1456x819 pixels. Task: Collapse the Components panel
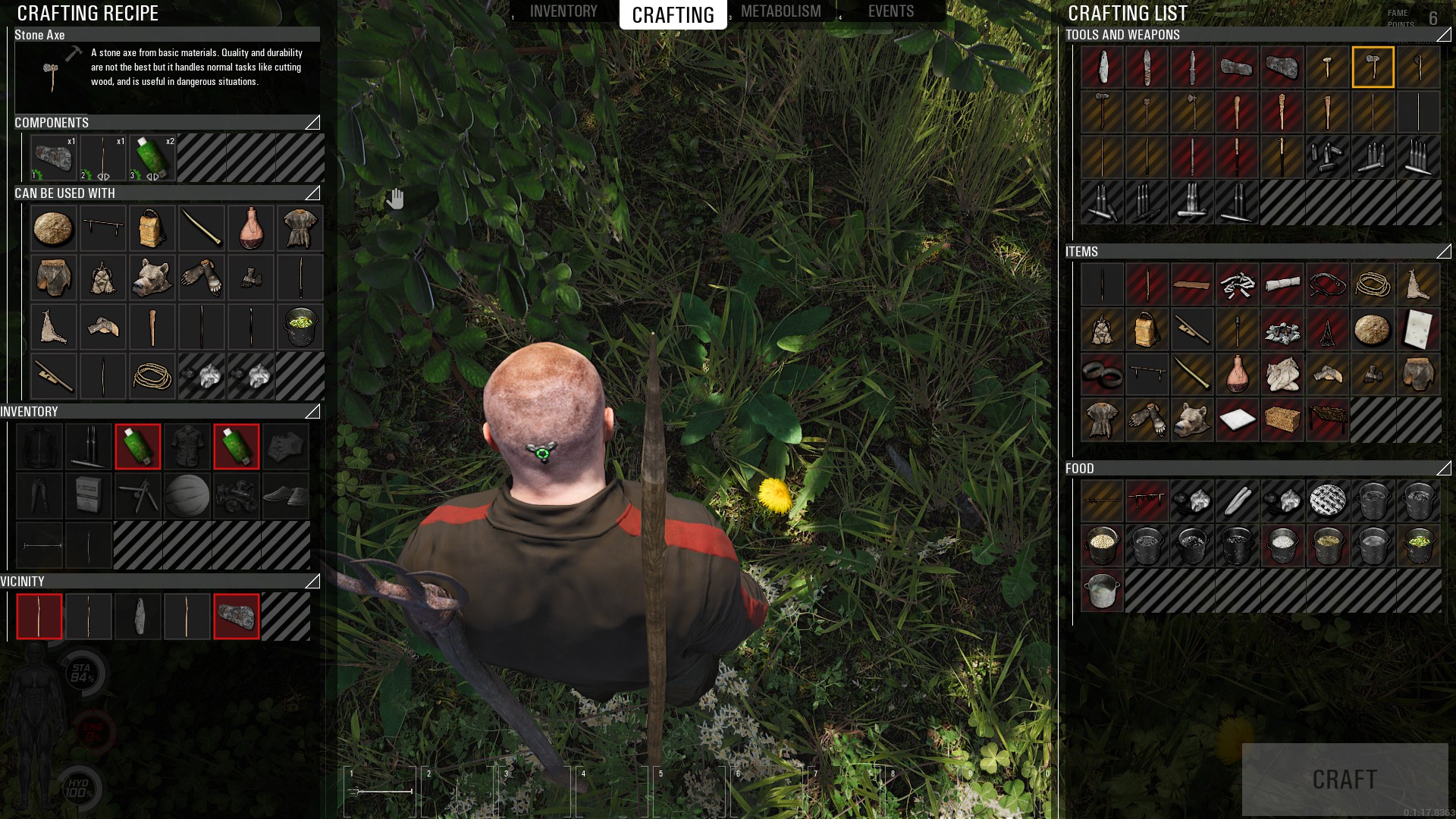[312, 123]
